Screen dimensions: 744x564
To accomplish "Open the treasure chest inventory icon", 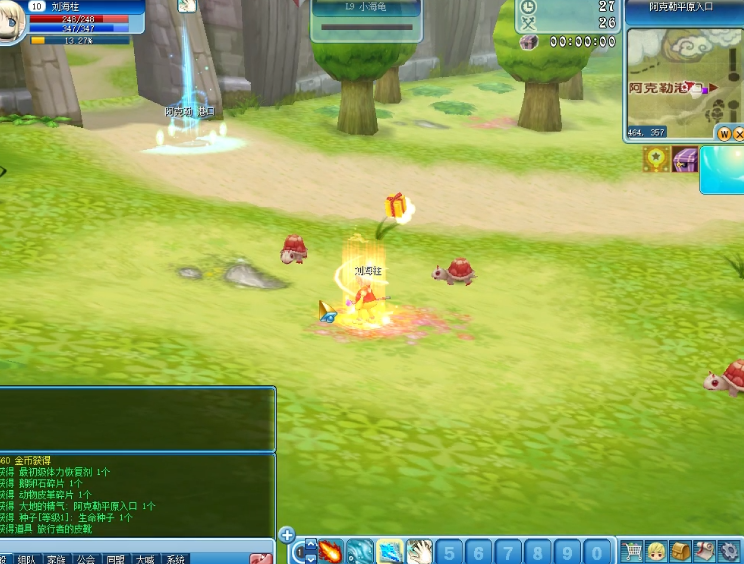I will click(x=680, y=551).
